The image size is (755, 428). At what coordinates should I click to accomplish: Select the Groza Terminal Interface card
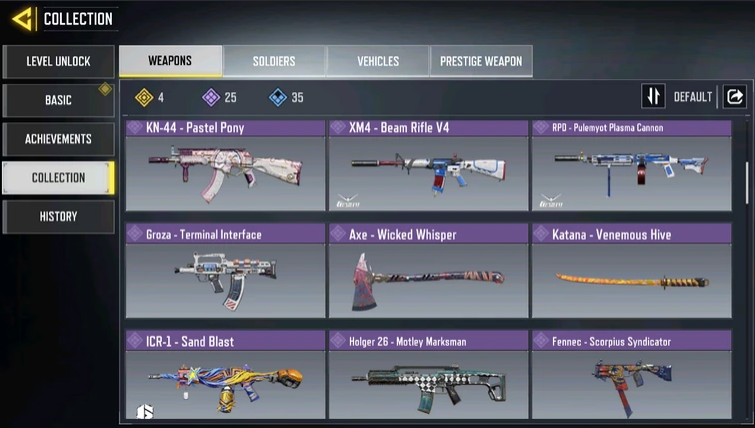[x=225, y=269]
